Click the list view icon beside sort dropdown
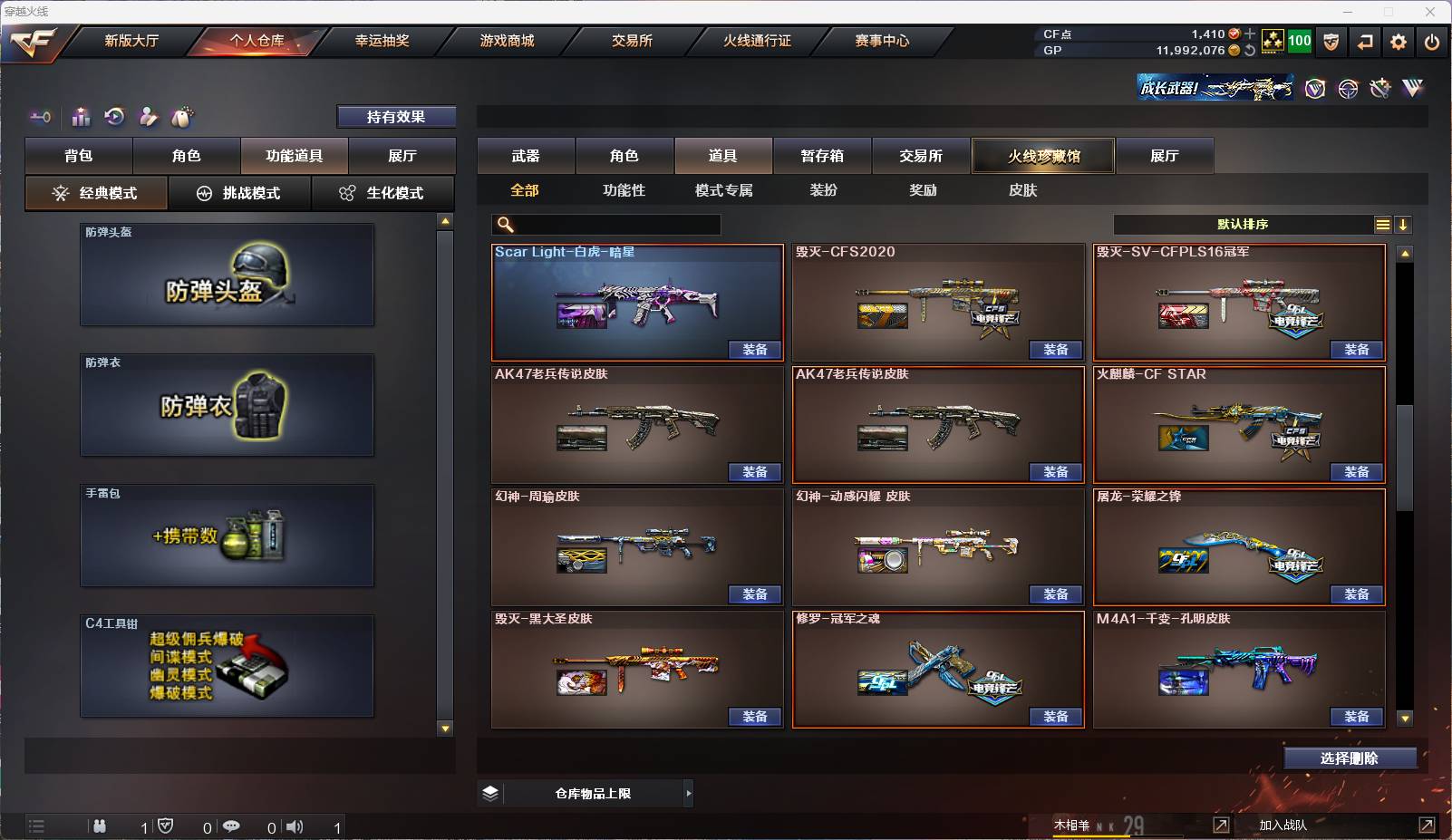1452x840 pixels. (x=1381, y=224)
